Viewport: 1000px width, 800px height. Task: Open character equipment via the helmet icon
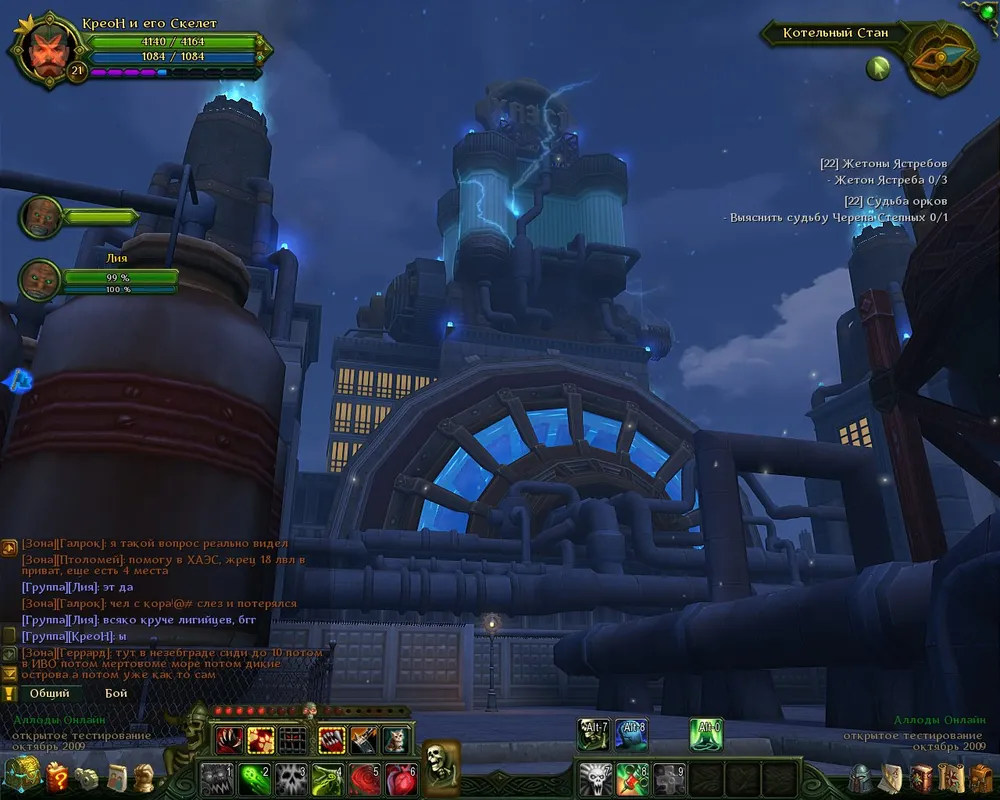pos(859,777)
